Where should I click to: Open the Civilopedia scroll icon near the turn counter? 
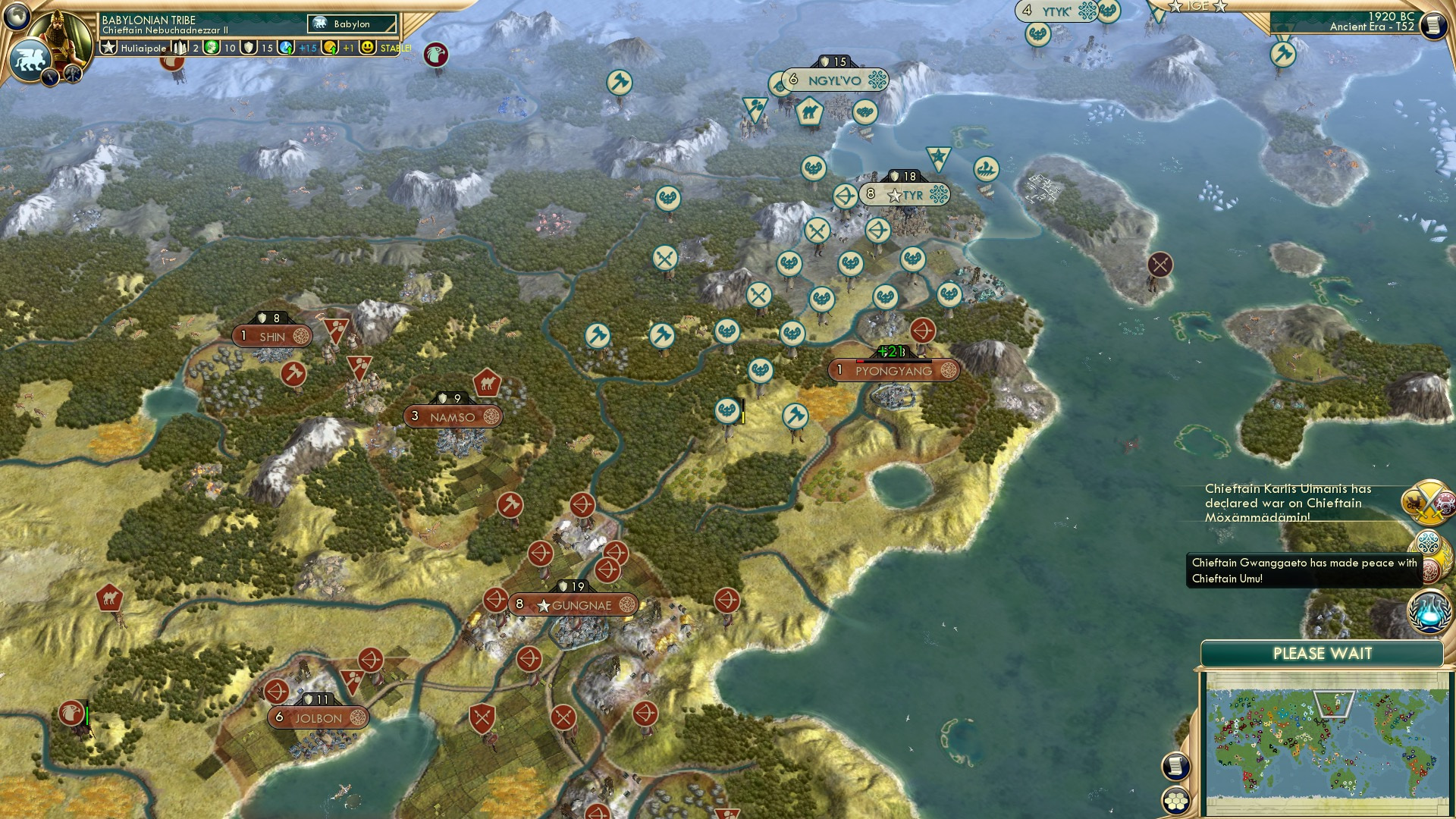click(1434, 25)
